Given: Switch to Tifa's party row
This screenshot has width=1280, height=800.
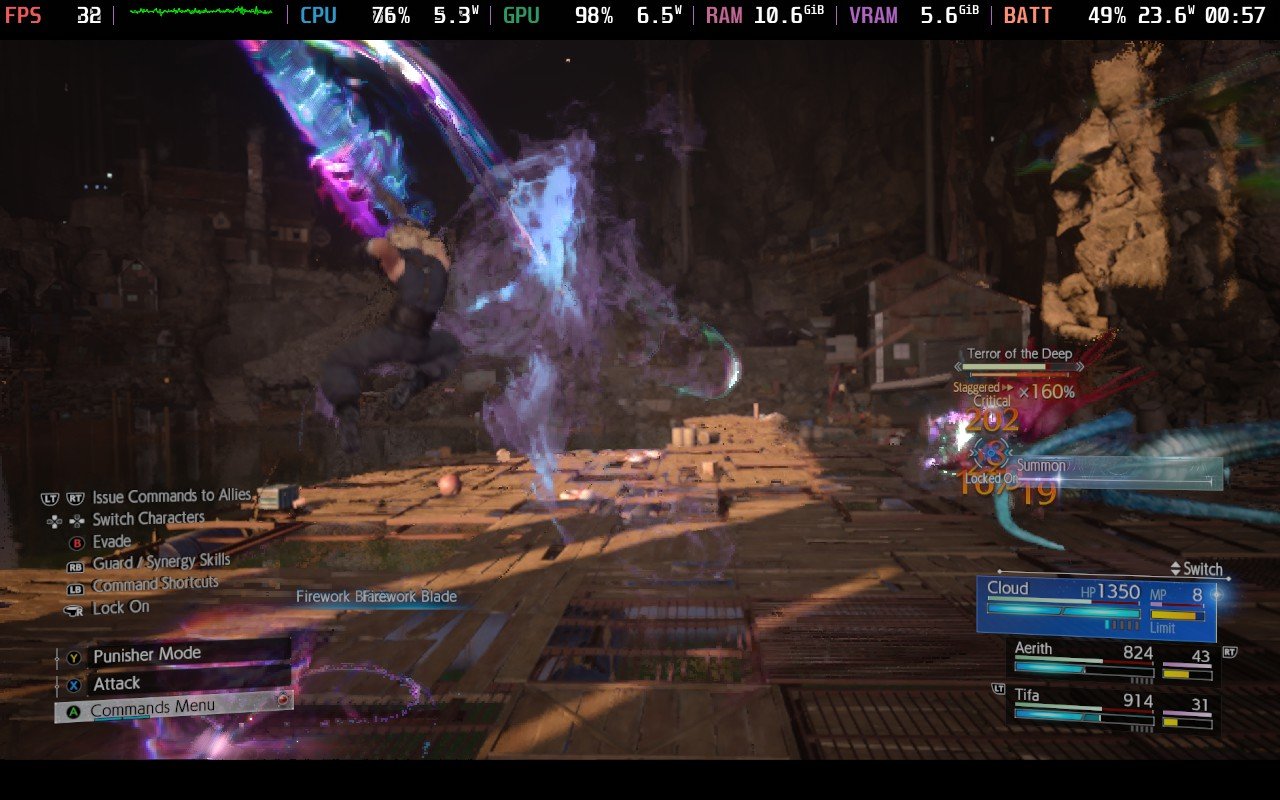Looking at the screenshot, I should 1112,705.
